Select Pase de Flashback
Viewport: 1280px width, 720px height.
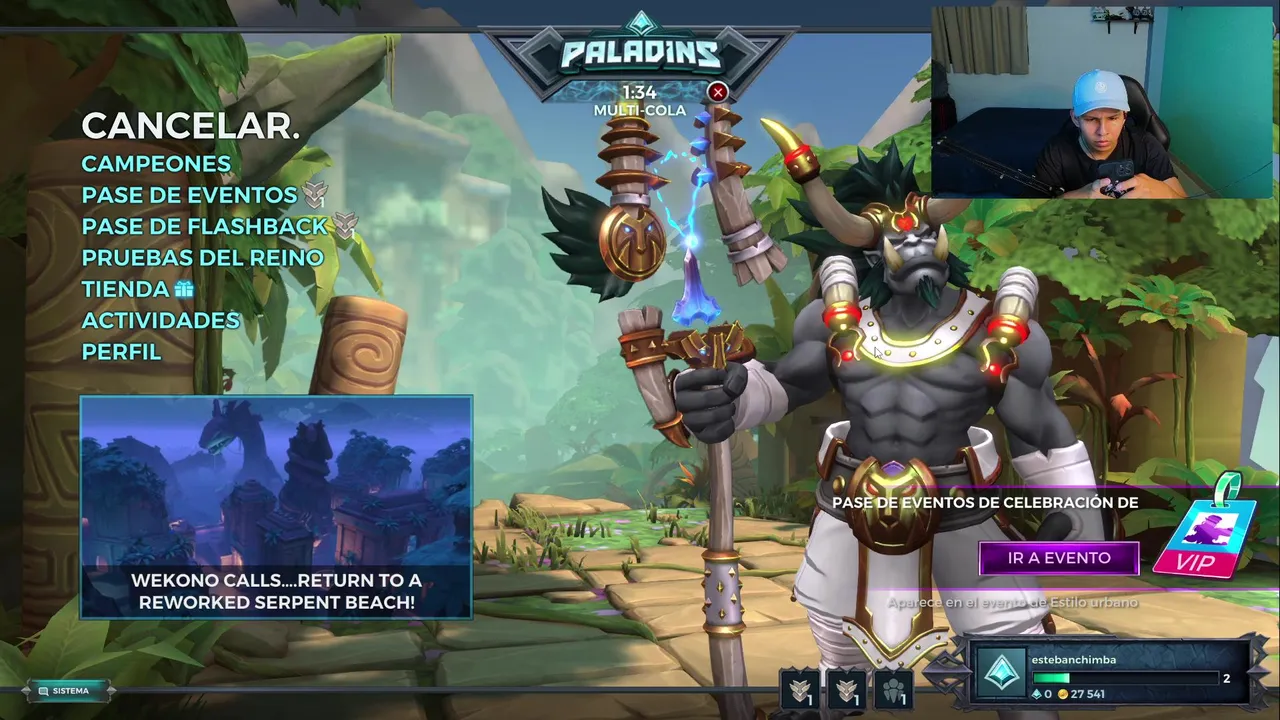click(205, 226)
